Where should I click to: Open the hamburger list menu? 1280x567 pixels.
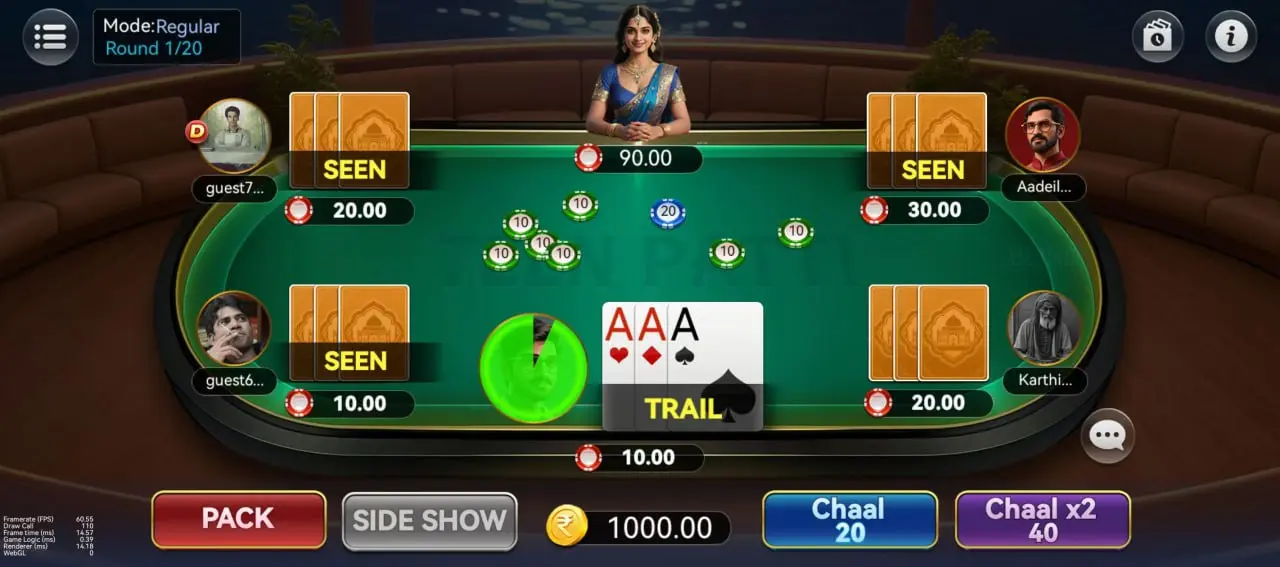[50, 37]
